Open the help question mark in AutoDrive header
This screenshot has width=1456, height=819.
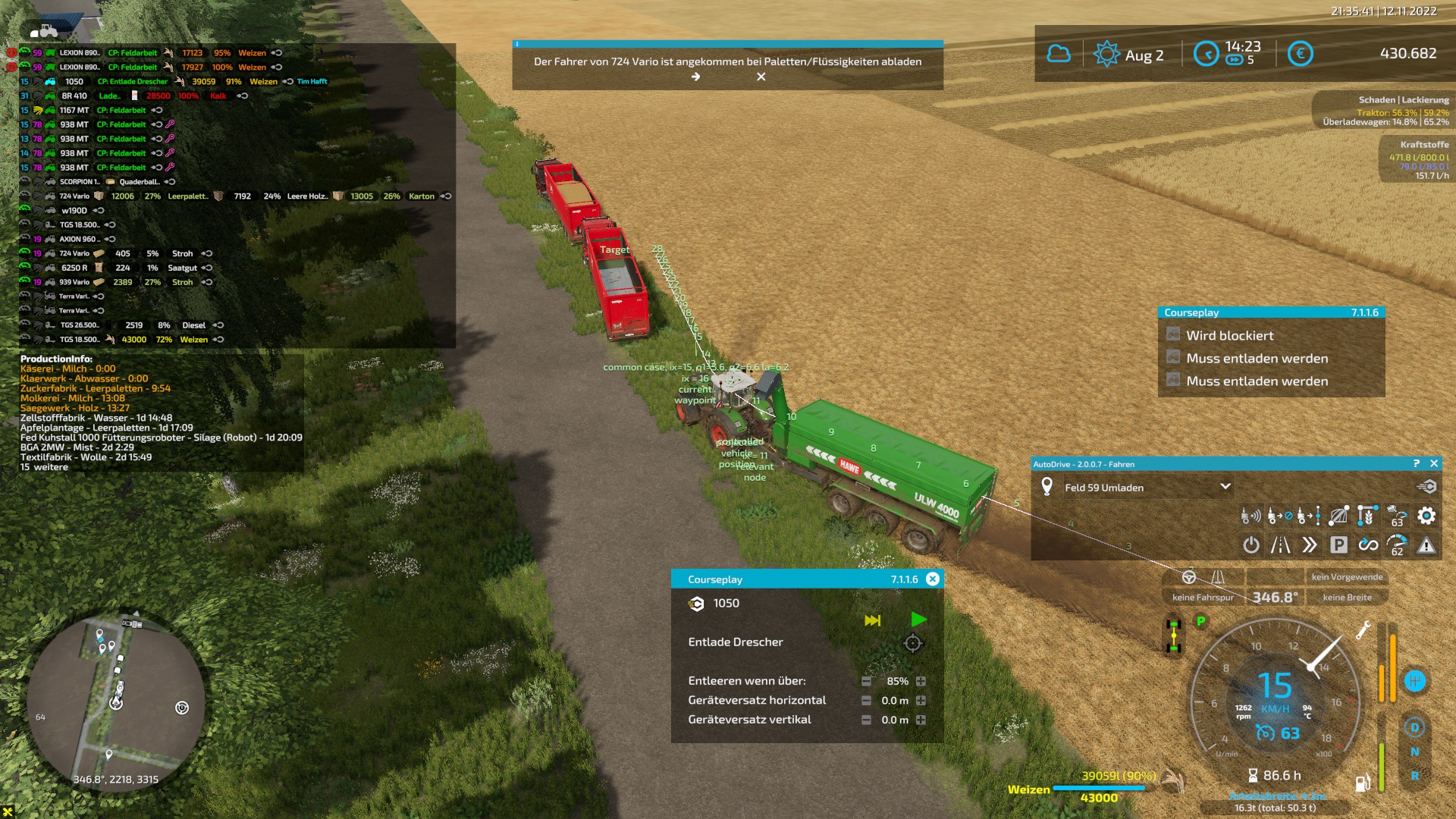tap(1417, 463)
